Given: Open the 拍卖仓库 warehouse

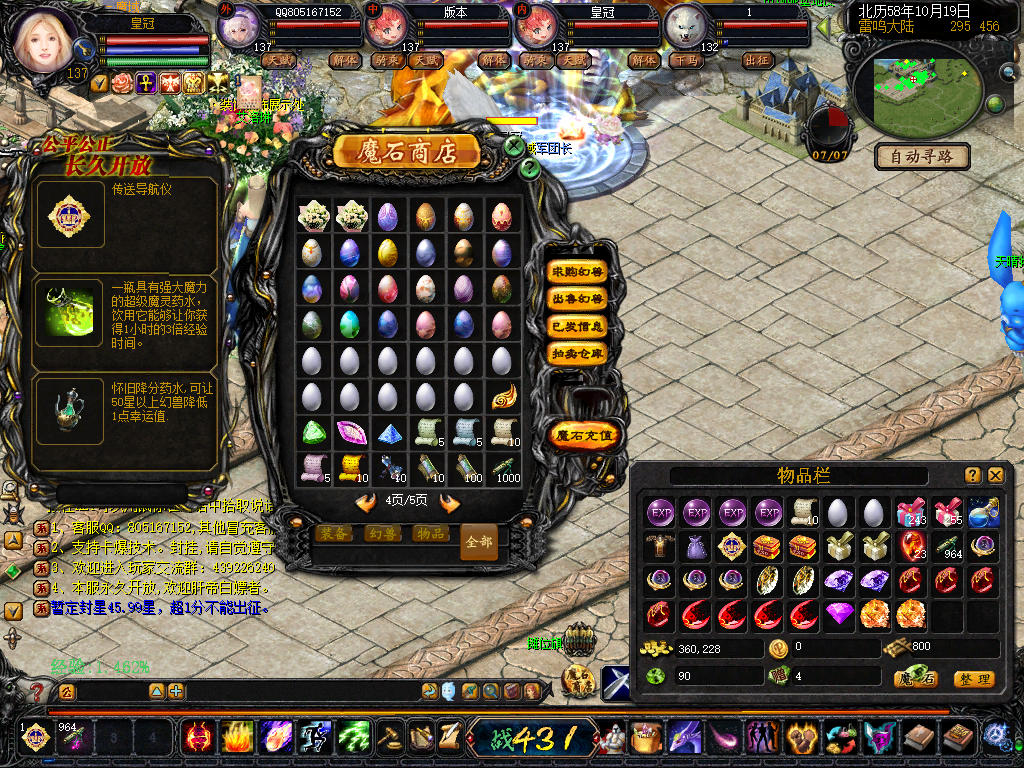Looking at the screenshot, I should coord(577,353).
